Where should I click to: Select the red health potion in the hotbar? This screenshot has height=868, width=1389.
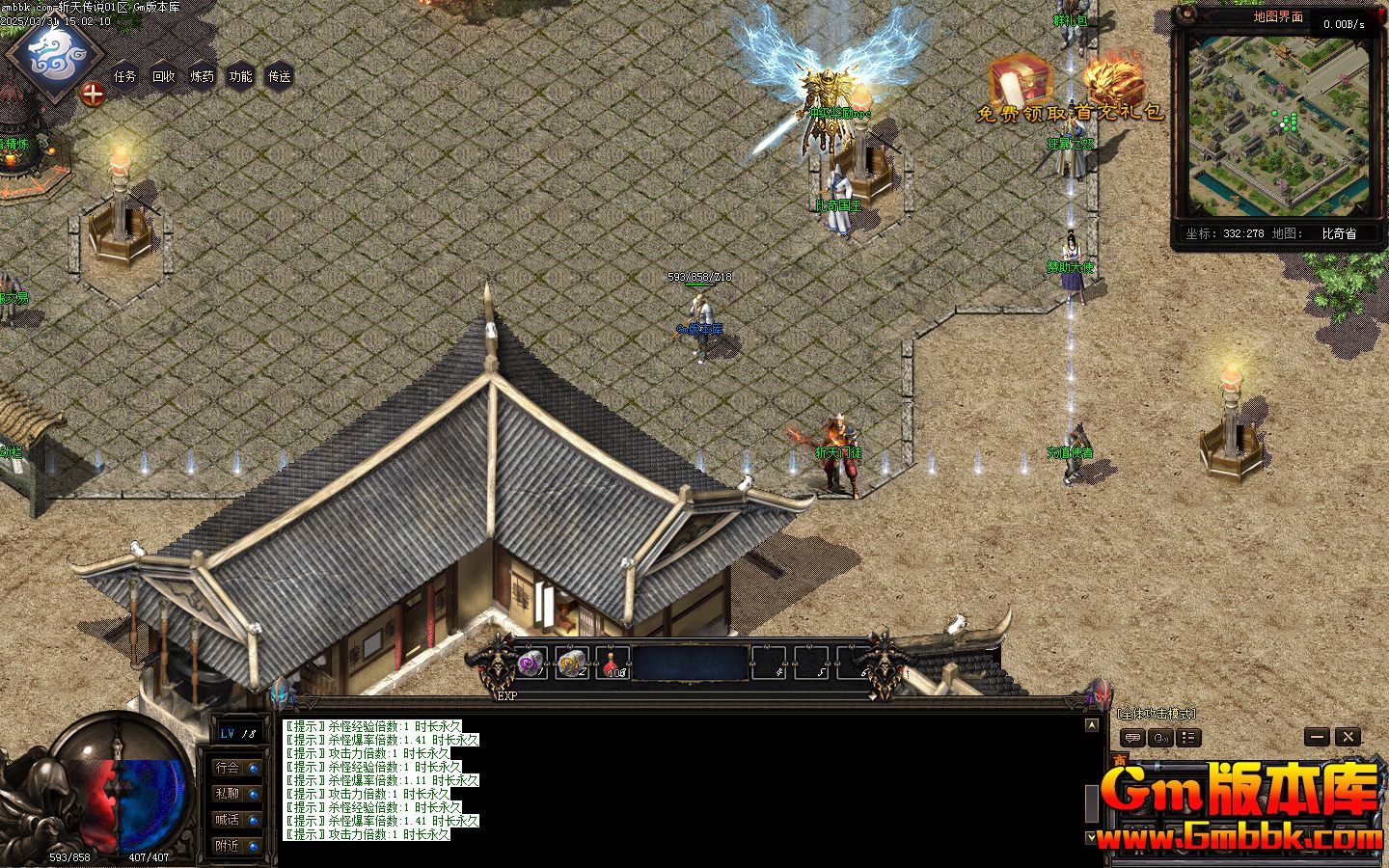click(x=609, y=662)
